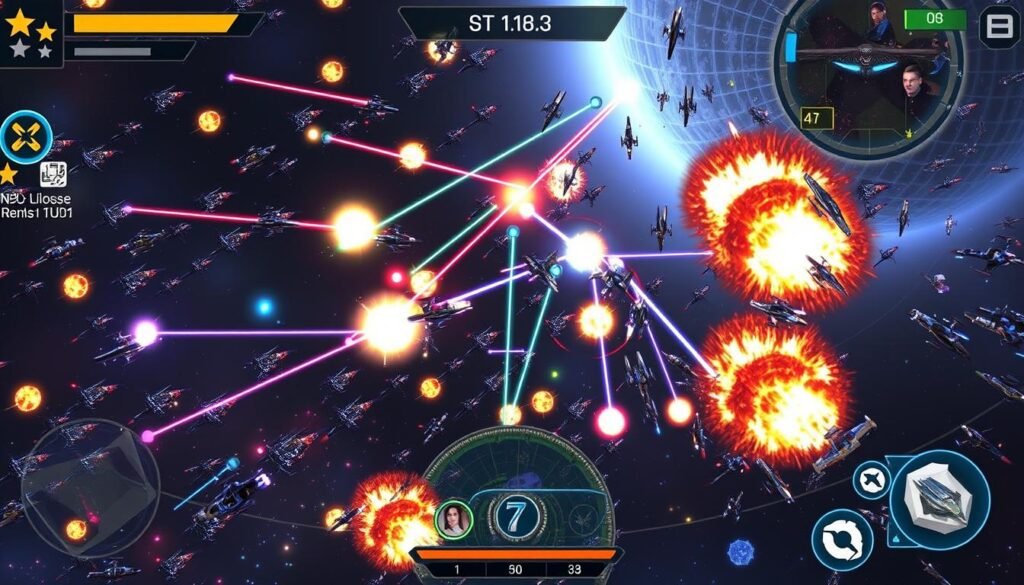The image size is (1024, 585).
Task: Activate the yellow crossed-tools ability icon
Action: 26,137
